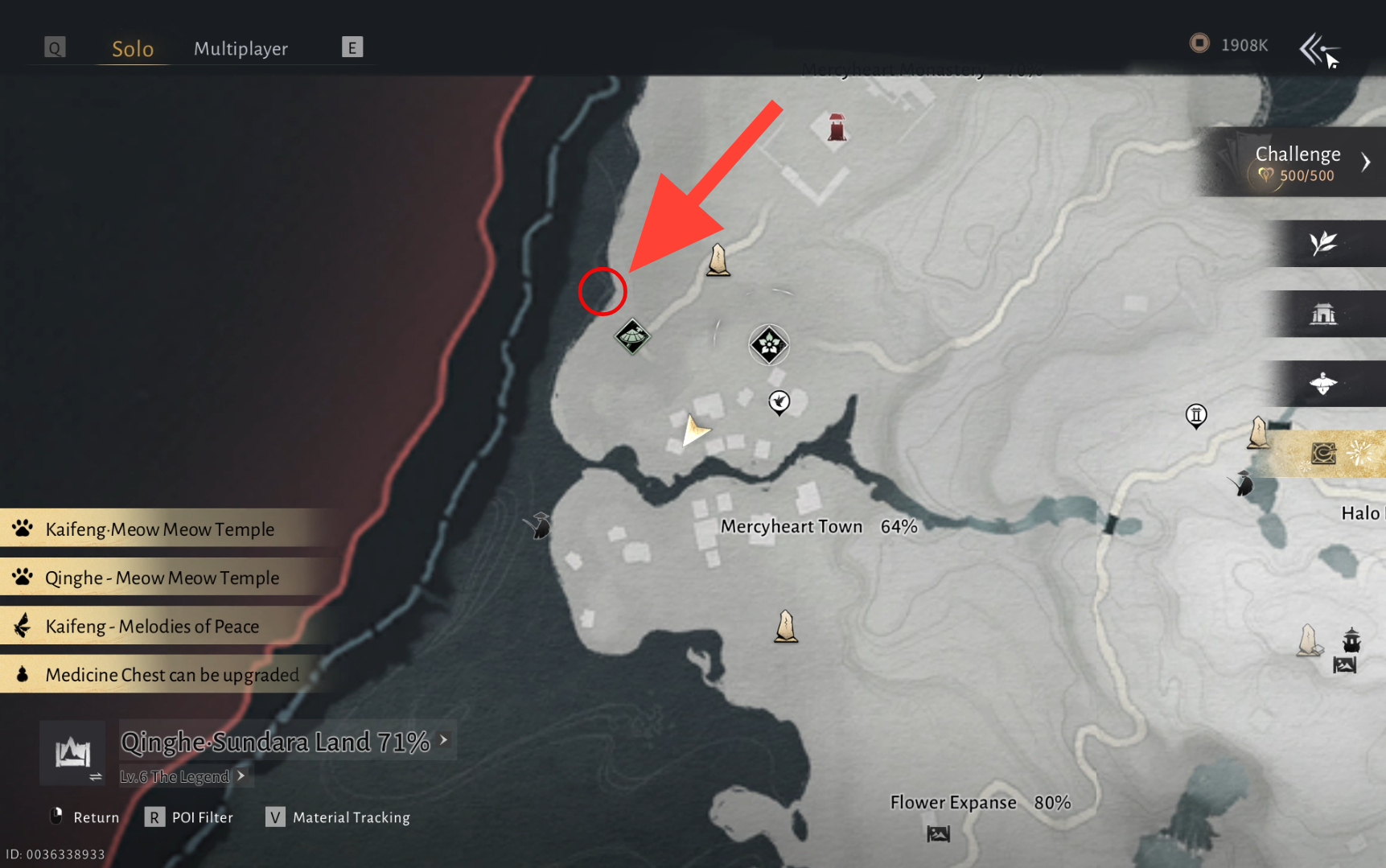Open Material Tracking
This screenshot has width=1386, height=868.
coord(339,817)
